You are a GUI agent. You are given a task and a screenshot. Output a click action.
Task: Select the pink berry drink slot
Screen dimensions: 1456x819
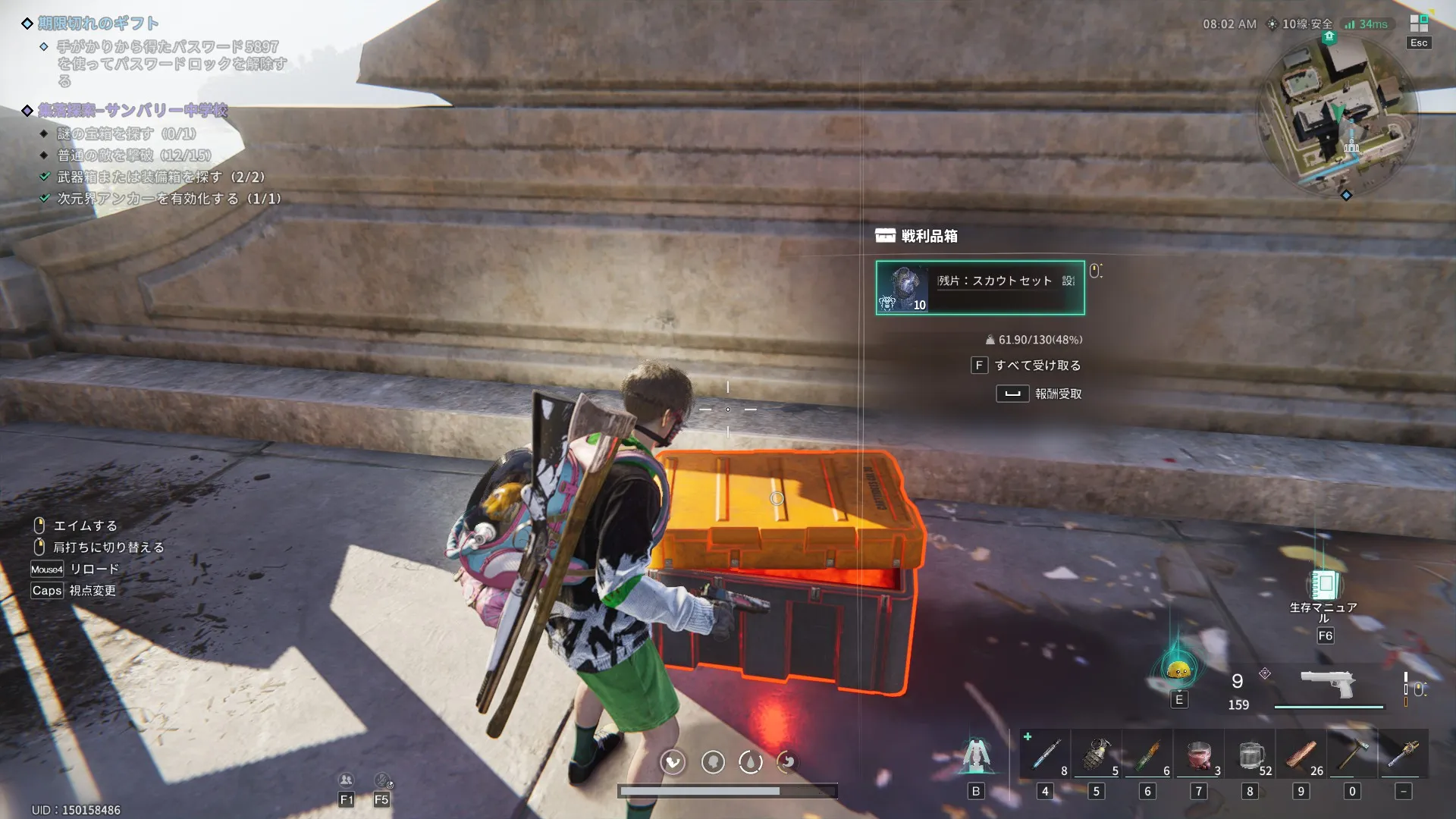coord(1199,755)
